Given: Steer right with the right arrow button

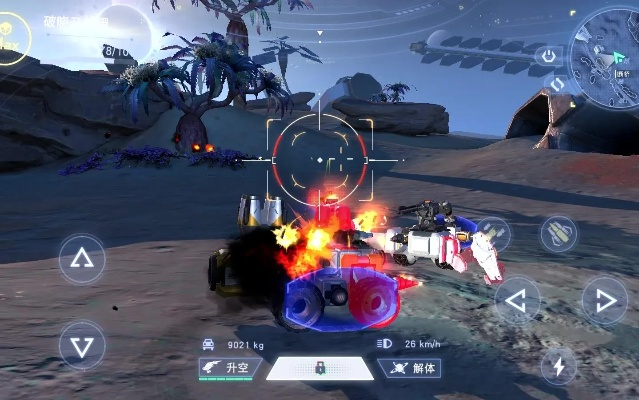Looking at the screenshot, I should pos(603,299).
